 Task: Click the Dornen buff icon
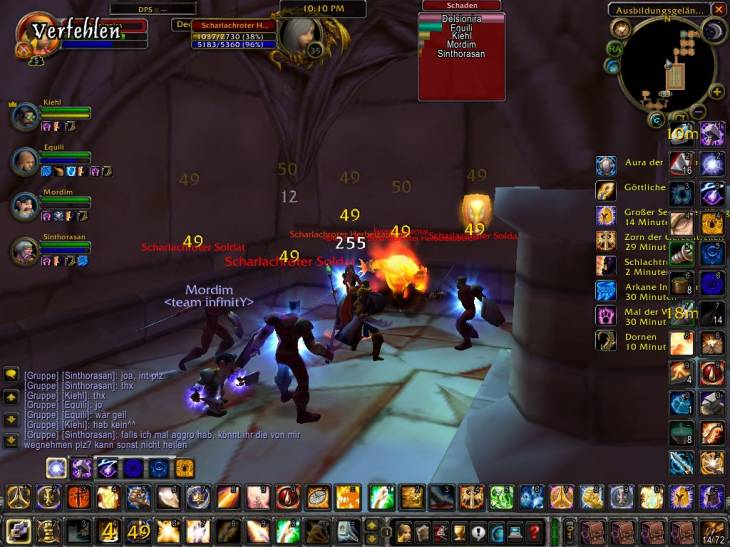606,340
